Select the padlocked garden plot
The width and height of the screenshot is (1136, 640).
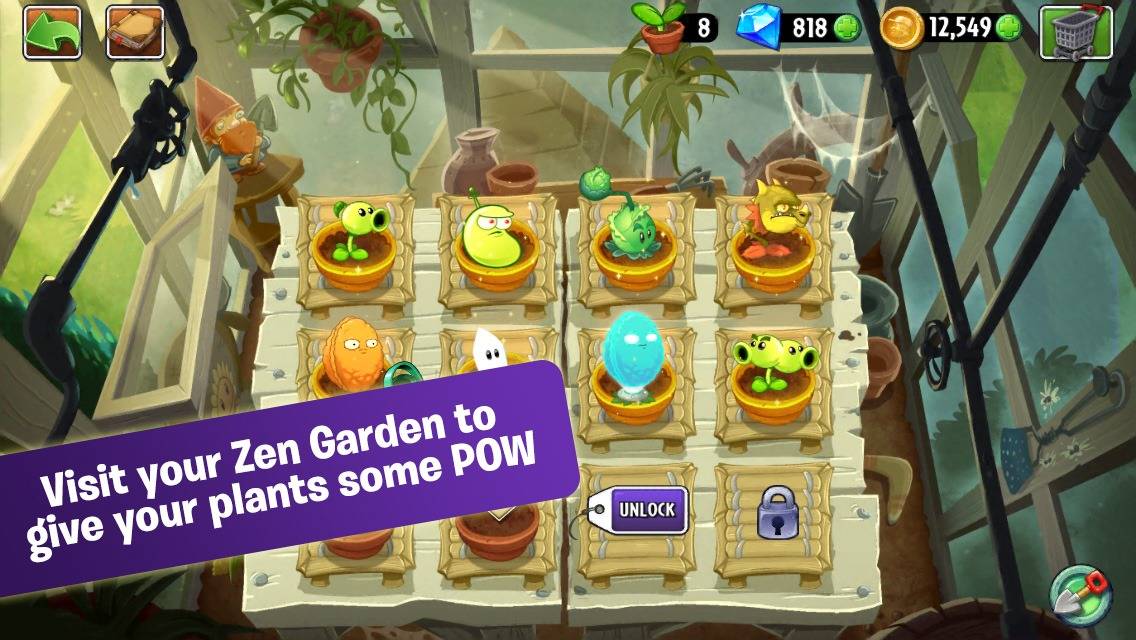(775, 514)
